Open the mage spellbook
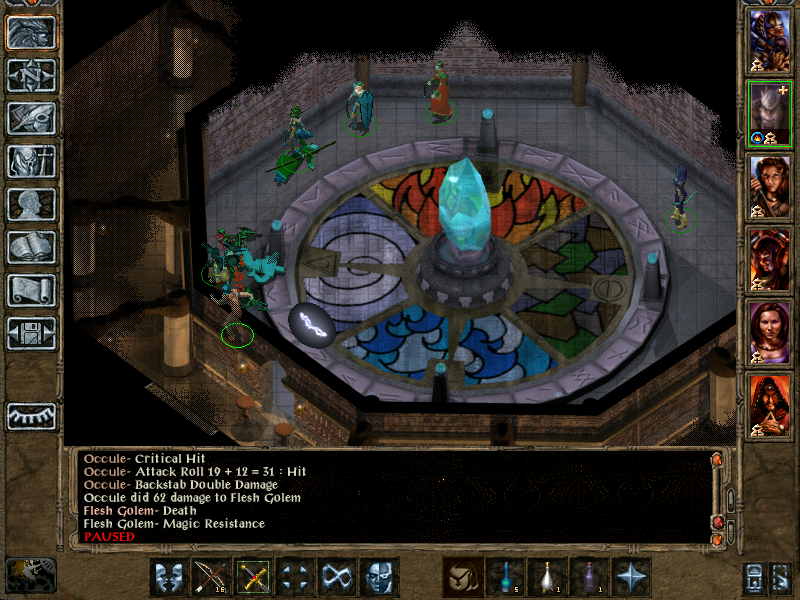This screenshot has height=600, width=800. pyautogui.click(x=31, y=247)
